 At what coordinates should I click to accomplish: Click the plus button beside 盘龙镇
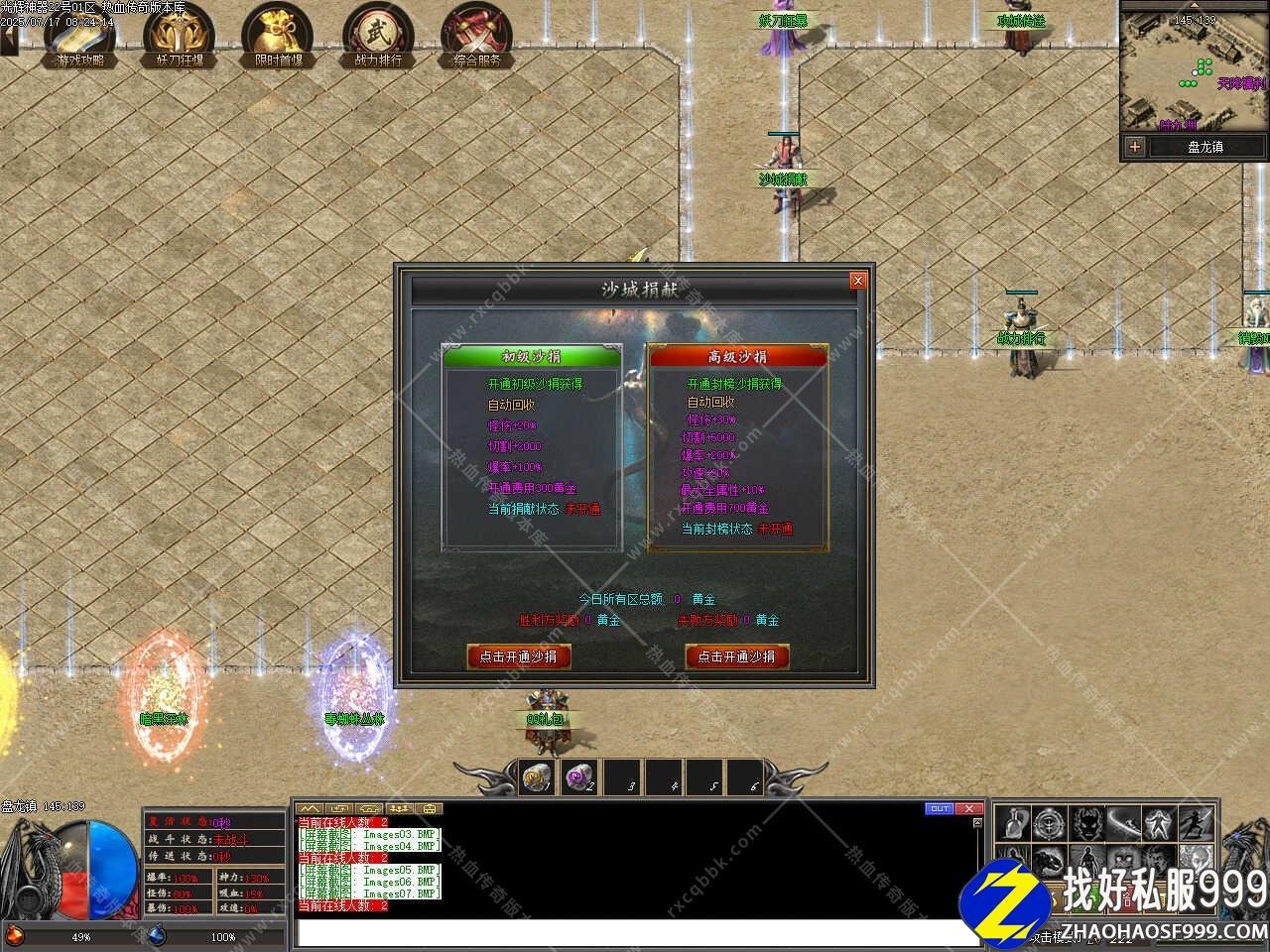click(1134, 147)
